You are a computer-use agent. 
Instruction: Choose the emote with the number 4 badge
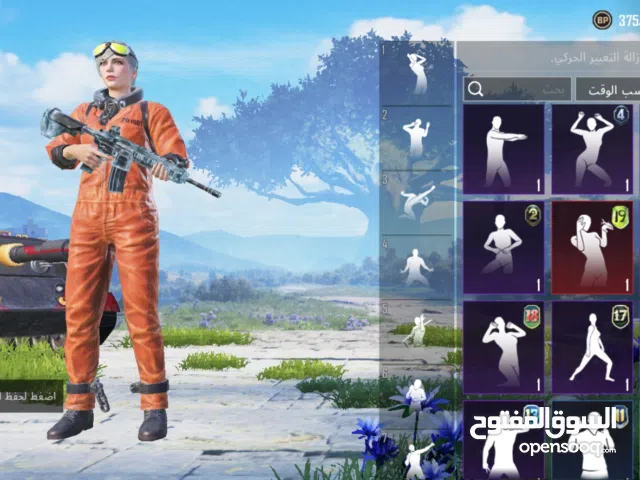592,149
